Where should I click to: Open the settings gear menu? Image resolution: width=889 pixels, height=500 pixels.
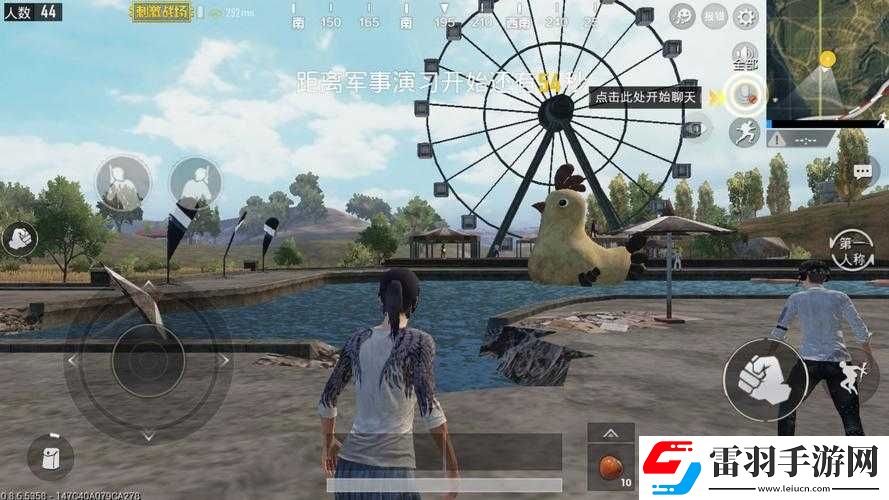coord(746,16)
